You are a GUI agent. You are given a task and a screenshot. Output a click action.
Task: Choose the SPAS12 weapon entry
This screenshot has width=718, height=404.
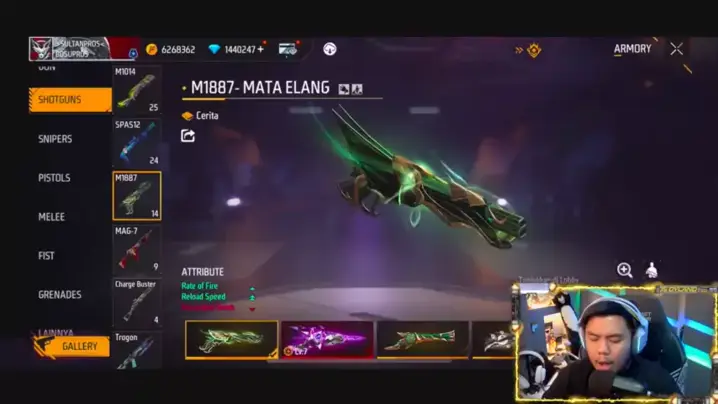coord(136,143)
